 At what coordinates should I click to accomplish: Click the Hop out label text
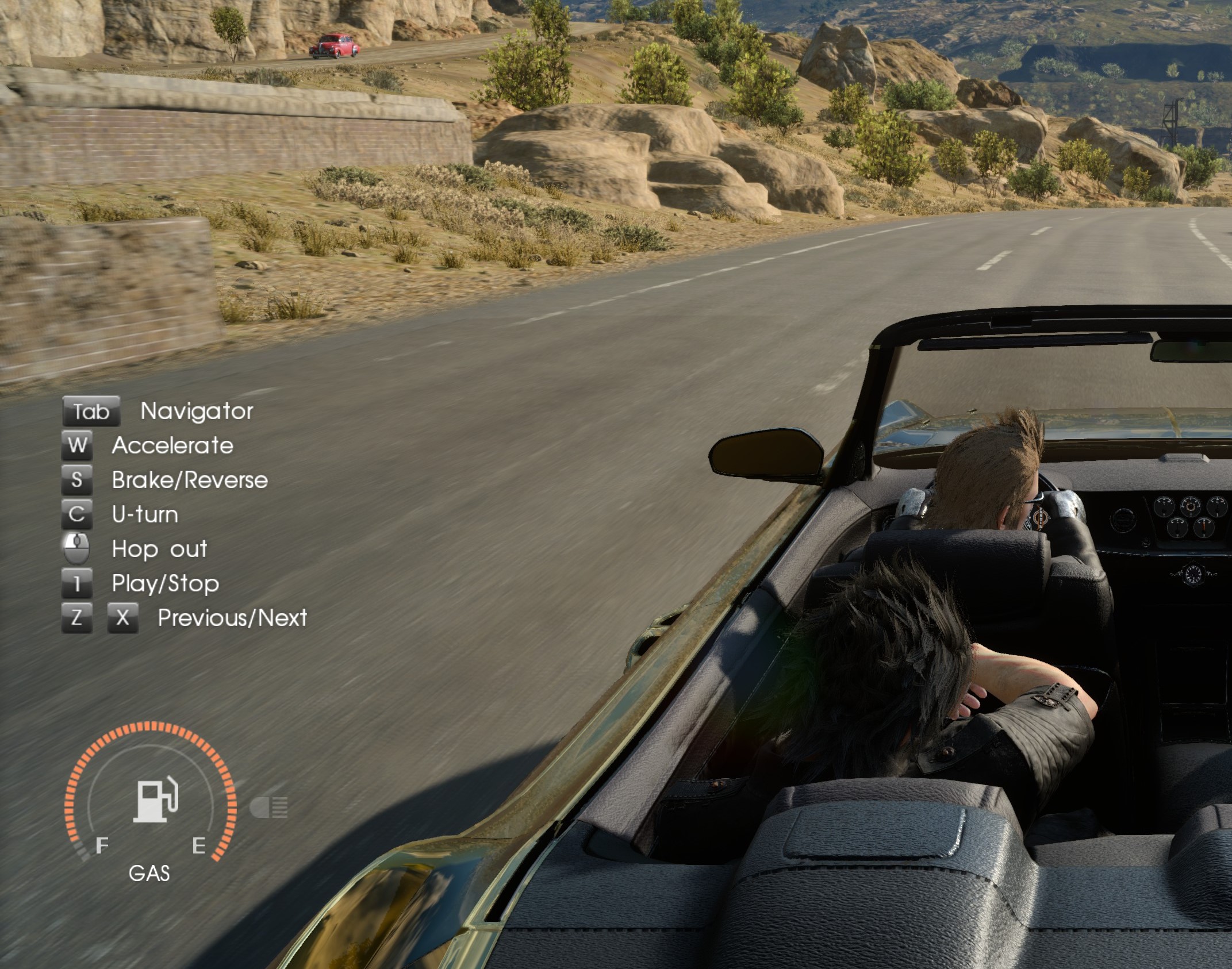tap(160, 549)
